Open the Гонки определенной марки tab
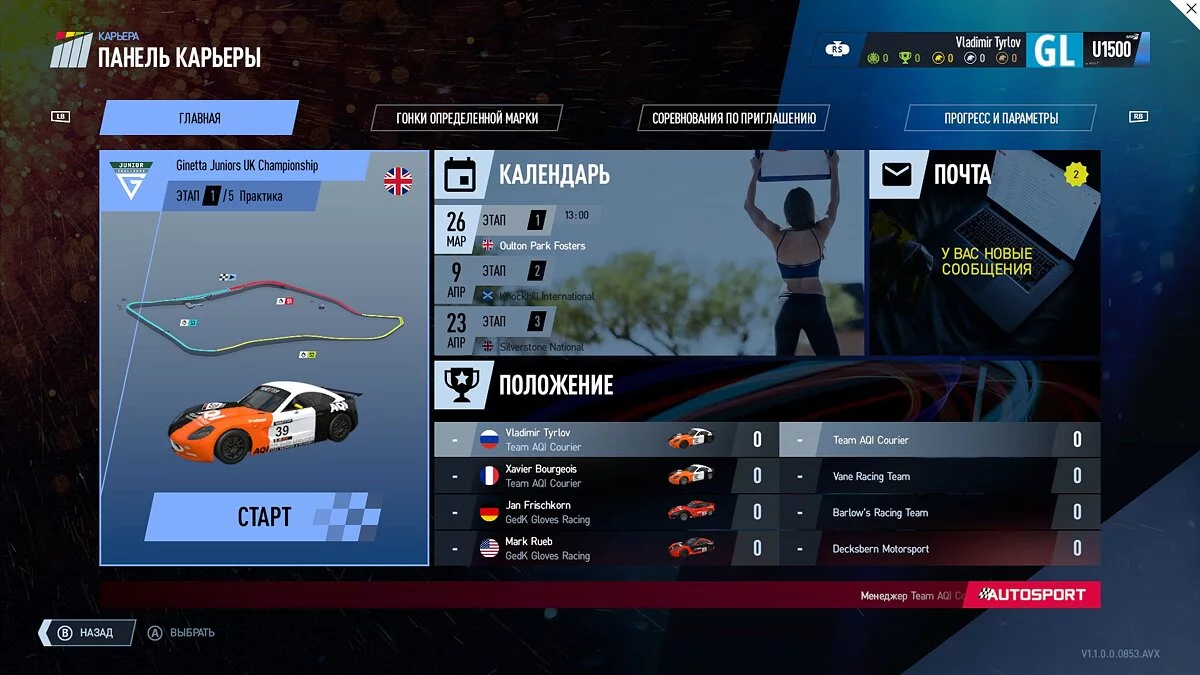The width and height of the screenshot is (1200, 675). pos(466,118)
